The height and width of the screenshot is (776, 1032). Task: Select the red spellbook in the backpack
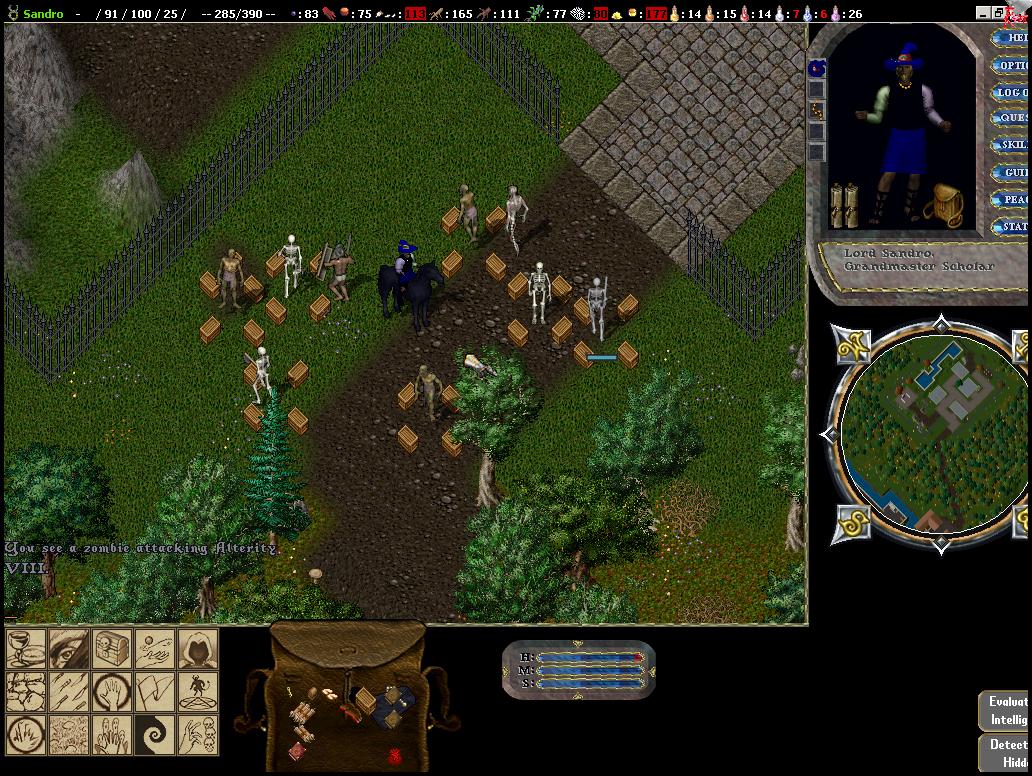[x=298, y=749]
